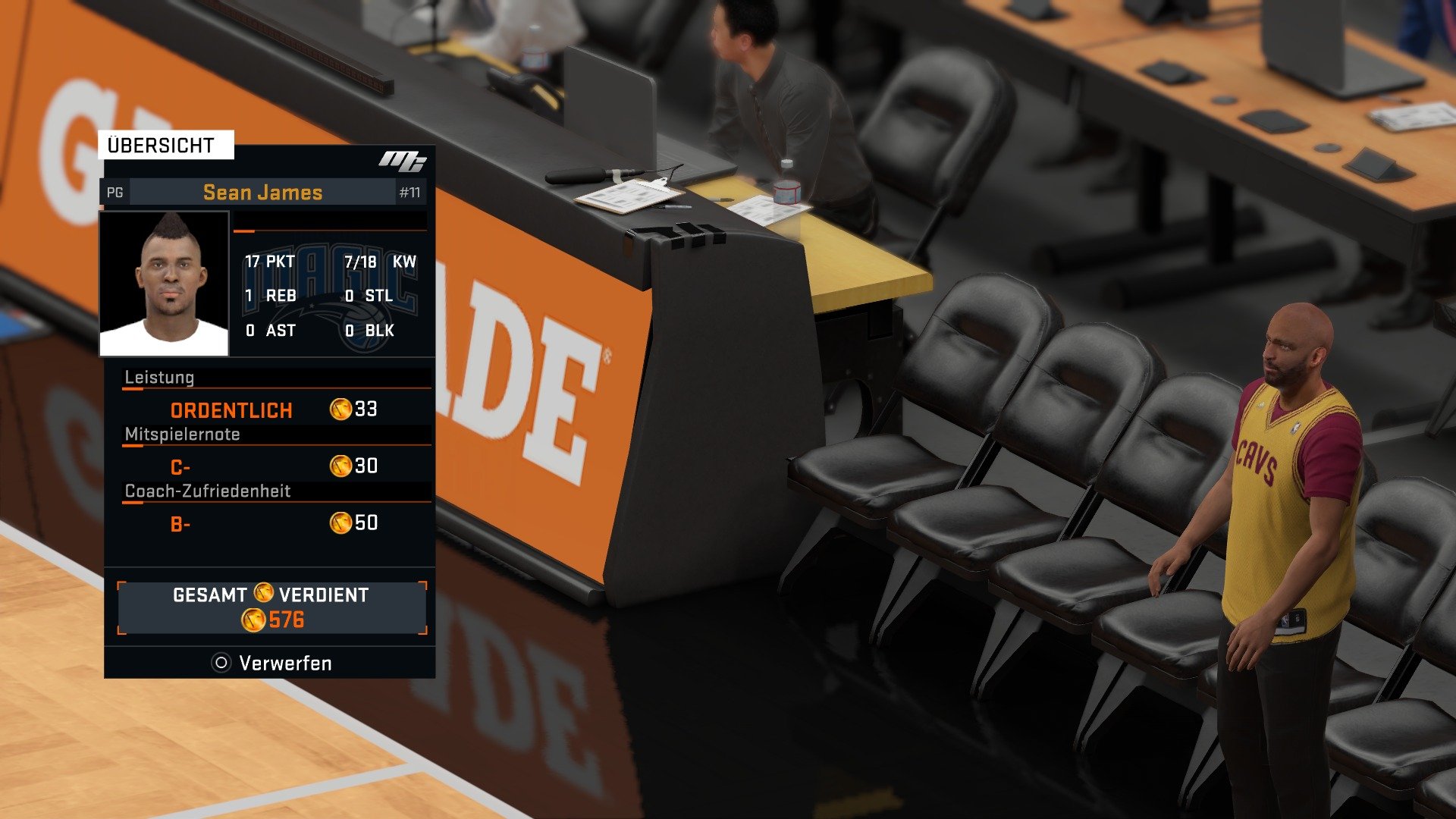Click the coin icon beside the 30 value
The height and width of the screenshot is (819, 1456).
pos(340,466)
